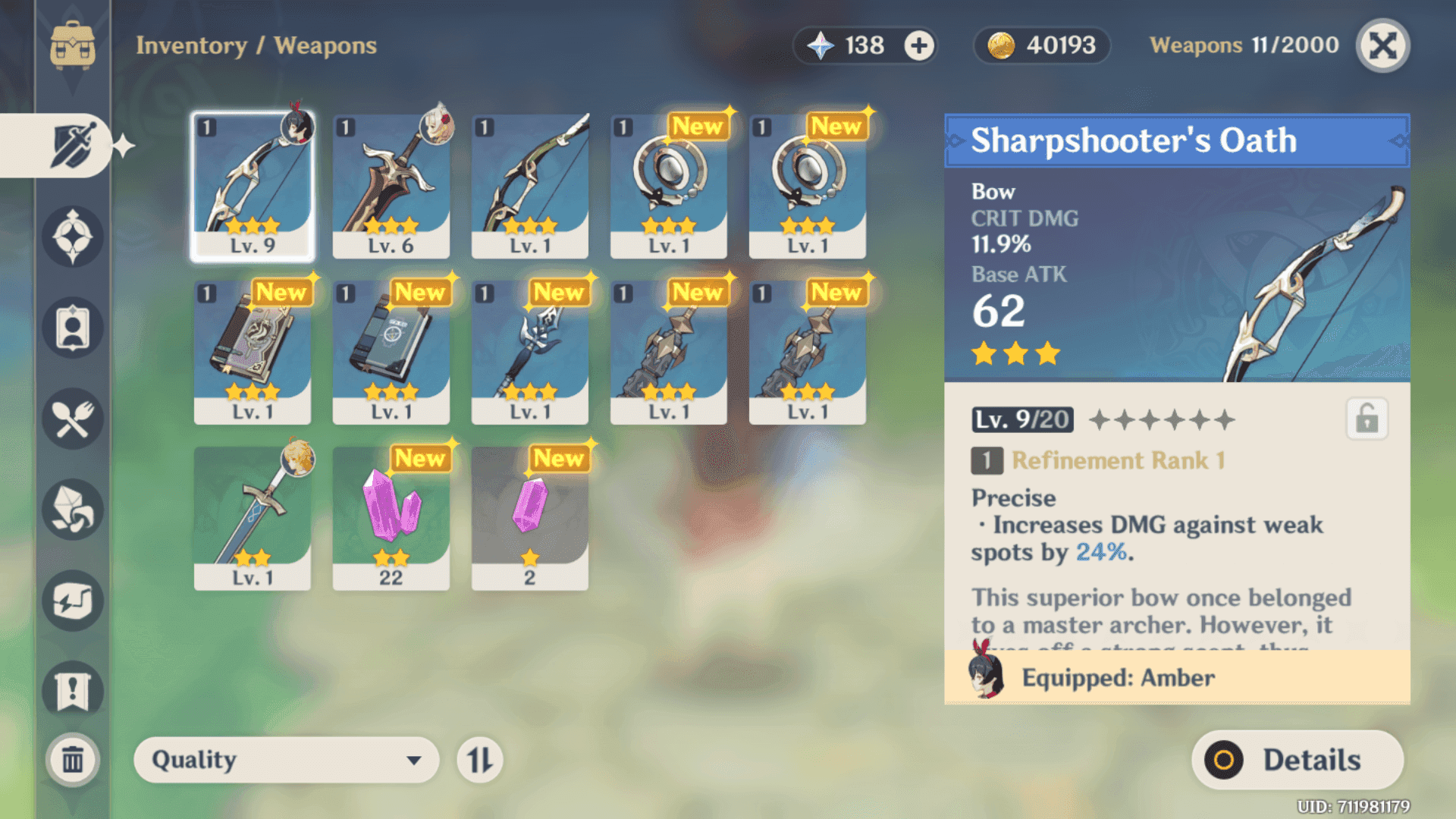The image size is (1456, 819).
Task: Open the Quality sort dropdown
Action: pos(286,760)
